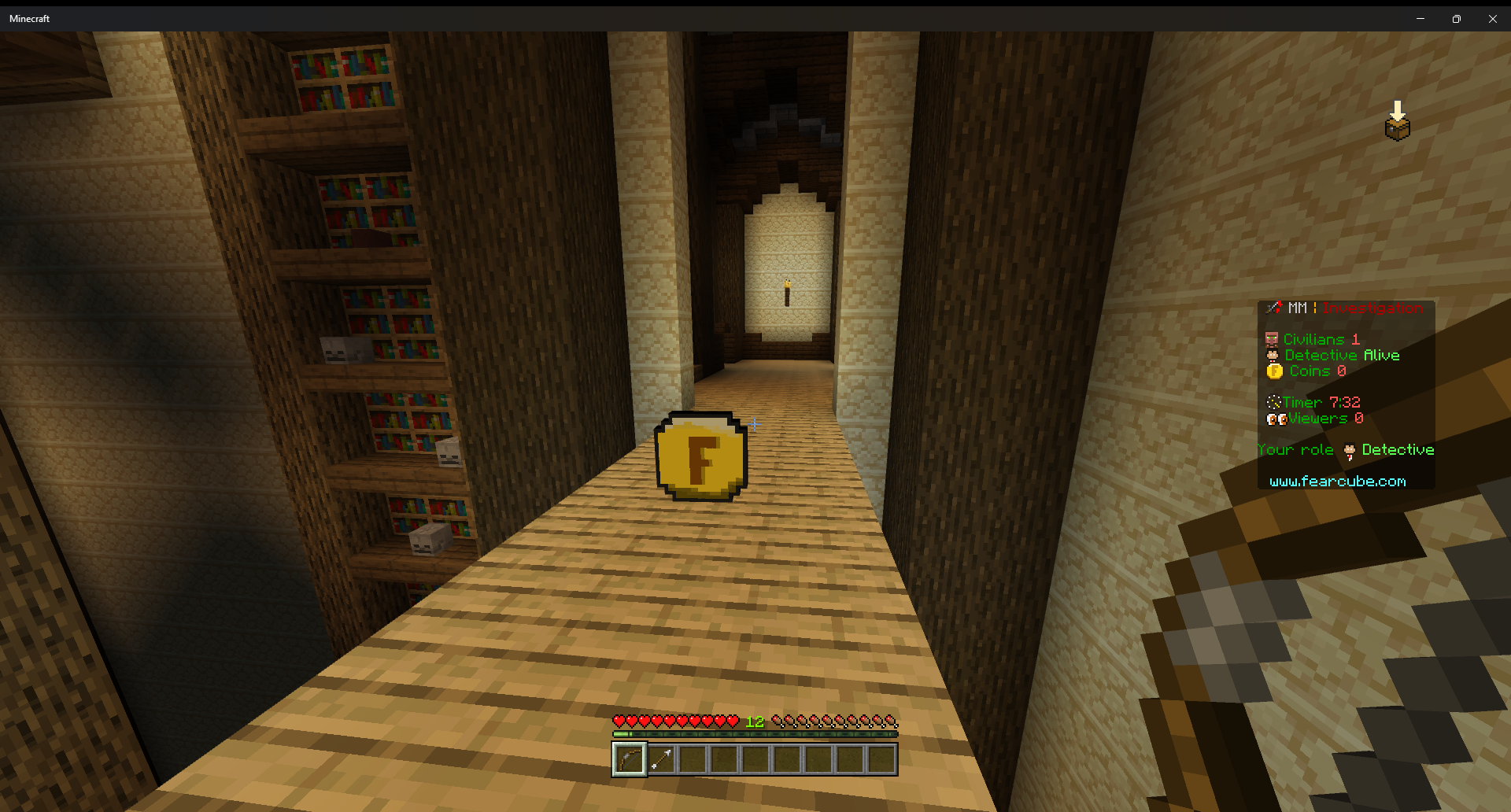Select the arrow in the hotbar

click(663, 758)
